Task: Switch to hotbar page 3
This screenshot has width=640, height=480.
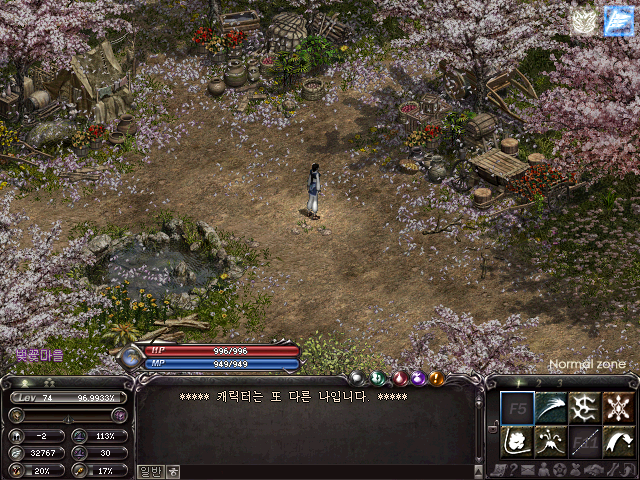Action: [x=560, y=383]
